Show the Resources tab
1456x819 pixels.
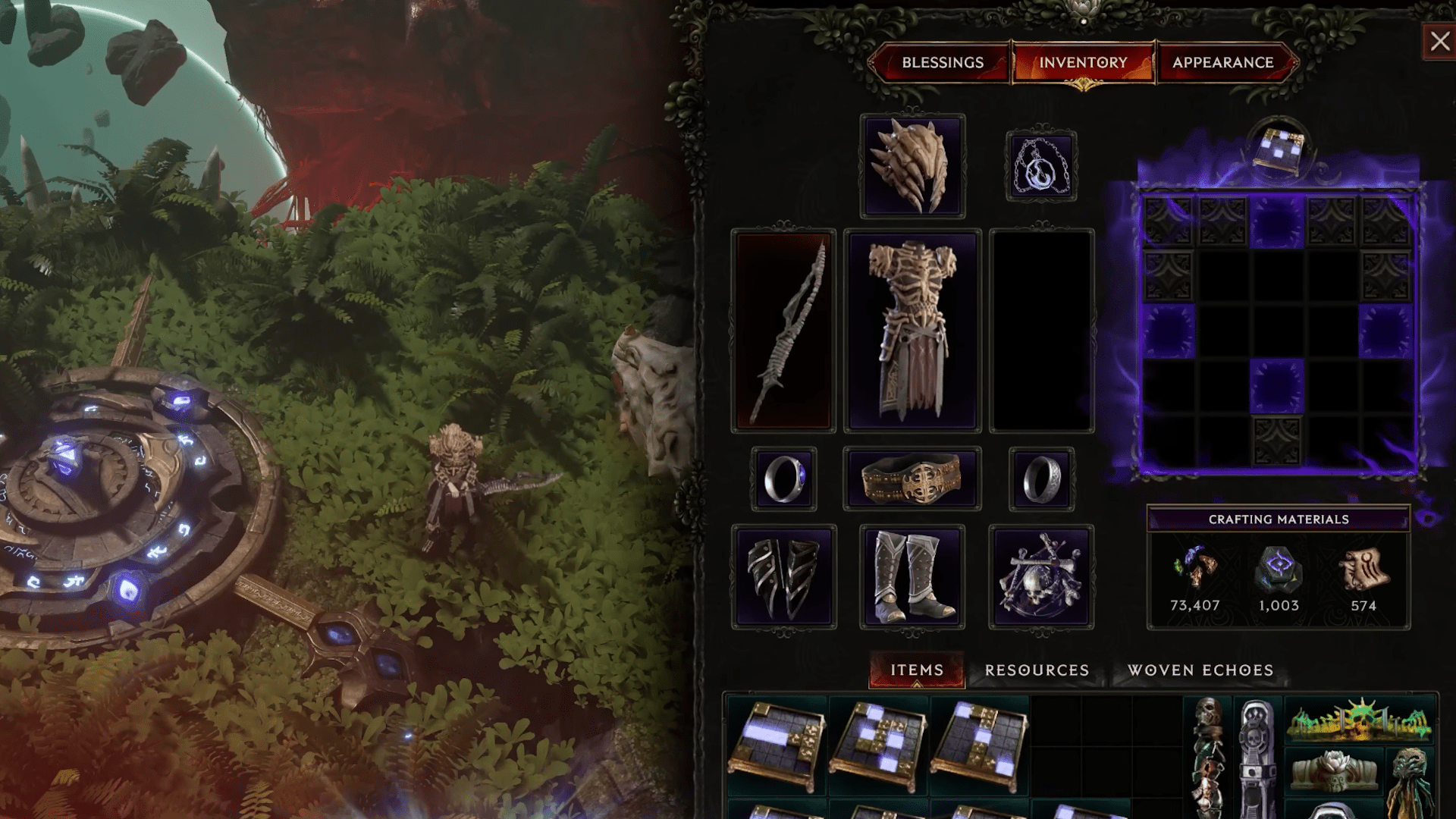[x=1037, y=670]
